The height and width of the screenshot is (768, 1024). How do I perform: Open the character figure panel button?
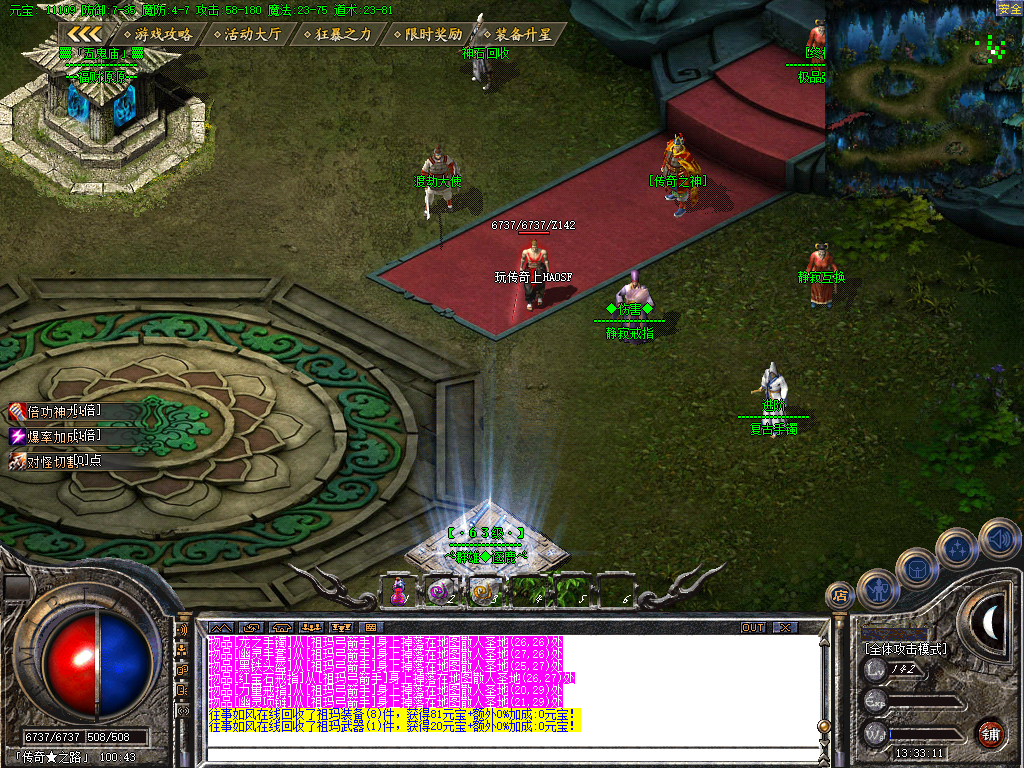click(x=877, y=589)
